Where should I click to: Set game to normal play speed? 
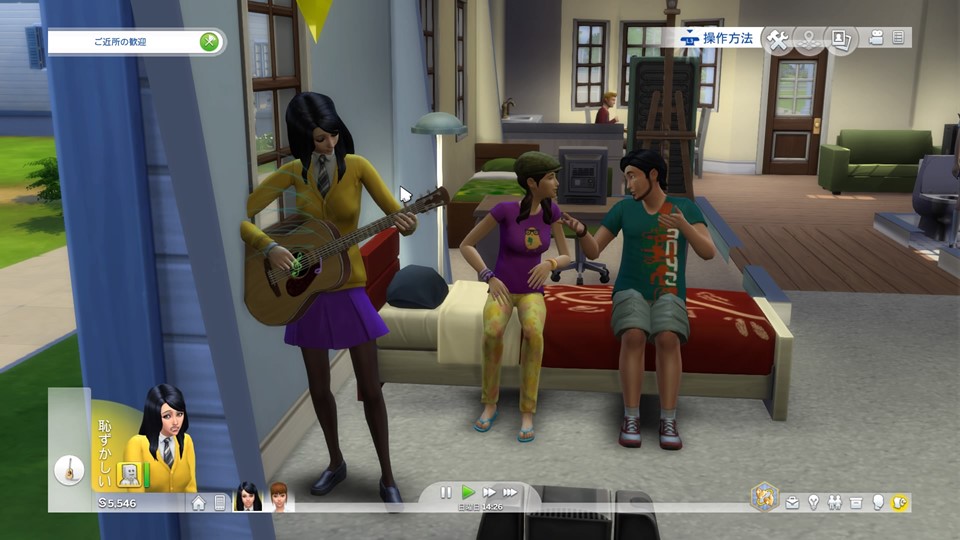[468, 492]
